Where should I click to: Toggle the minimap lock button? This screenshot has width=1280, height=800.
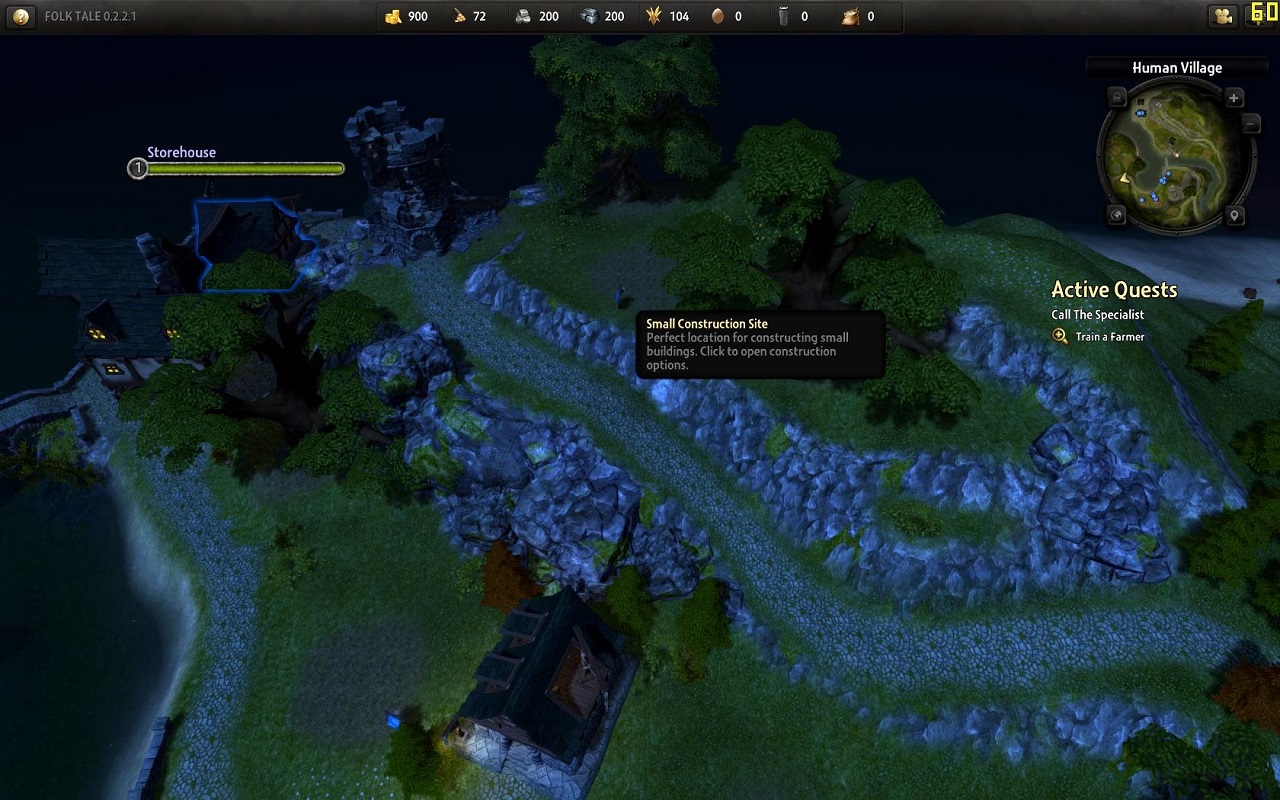tap(1117, 98)
